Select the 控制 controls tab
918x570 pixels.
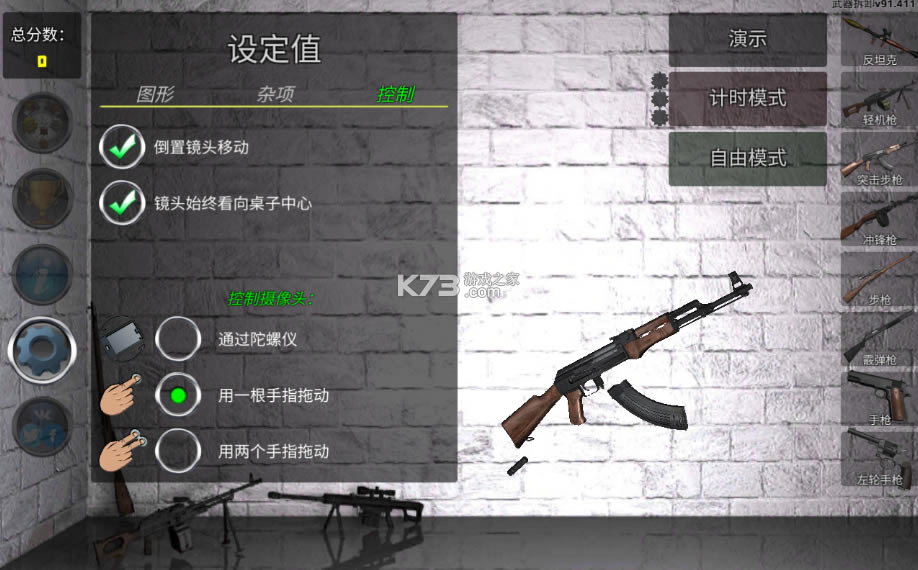[x=396, y=95]
